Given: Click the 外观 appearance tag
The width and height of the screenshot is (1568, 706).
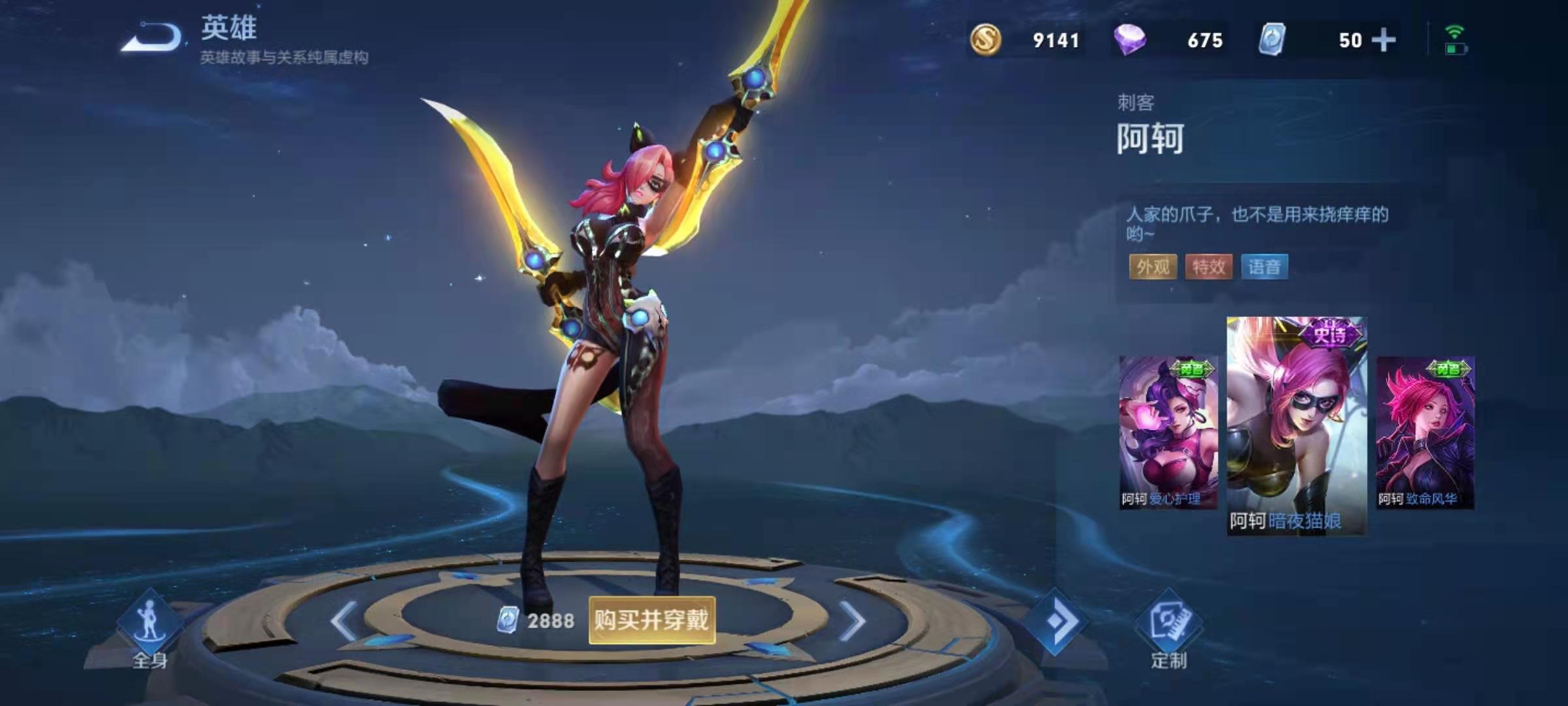Looking at the screenshot, I should [x=1153, y=267].
